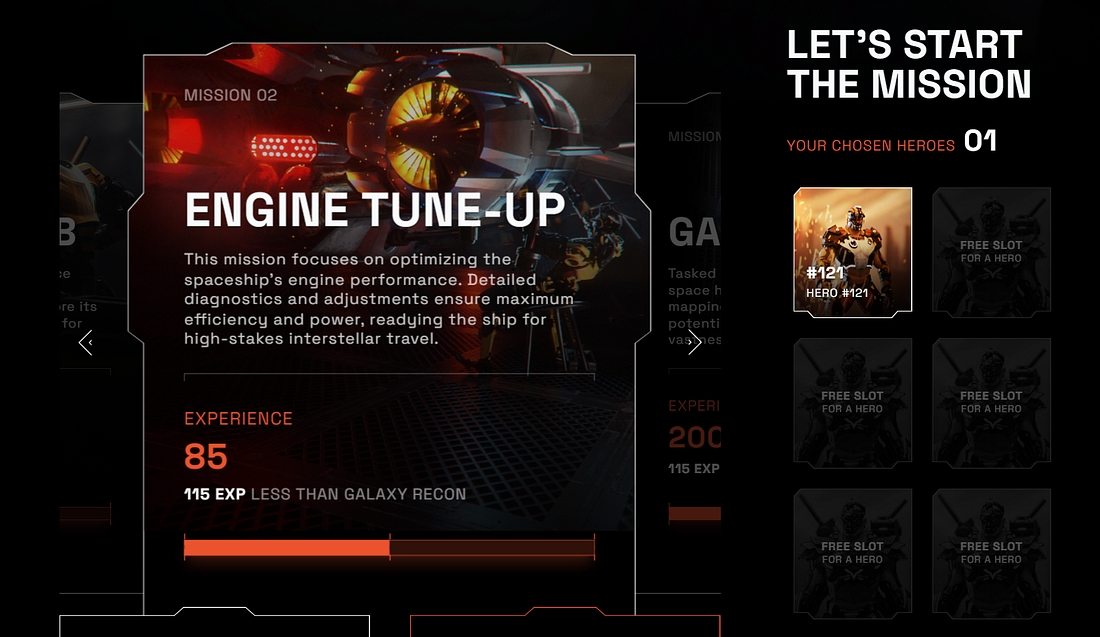The image size is (1100, 637).
Task: Select chosen hero #121 card
Action: pos(852,250)
